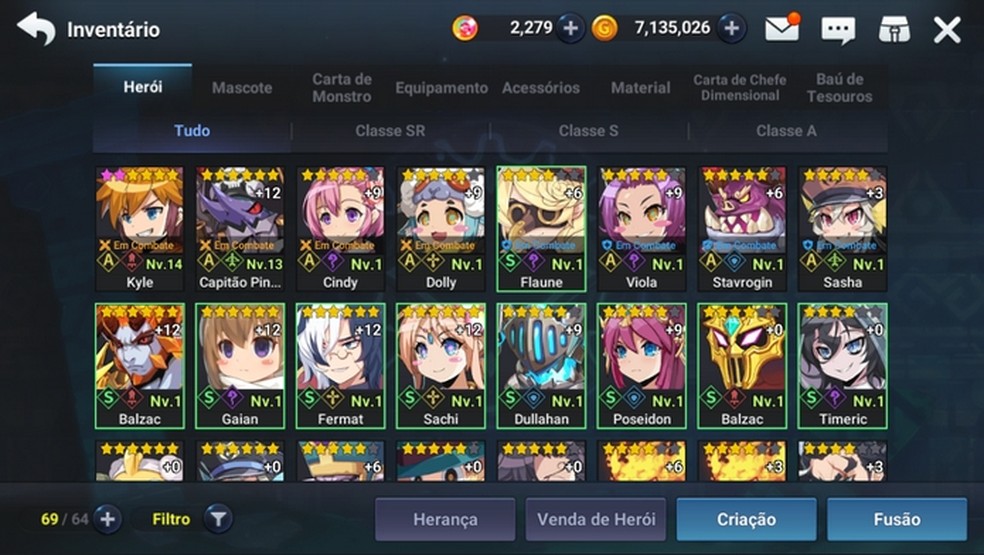Viewport: 984px width, 555px height.
Task: Open the Filtro funnel button
Action: click(x=218, y=519)
